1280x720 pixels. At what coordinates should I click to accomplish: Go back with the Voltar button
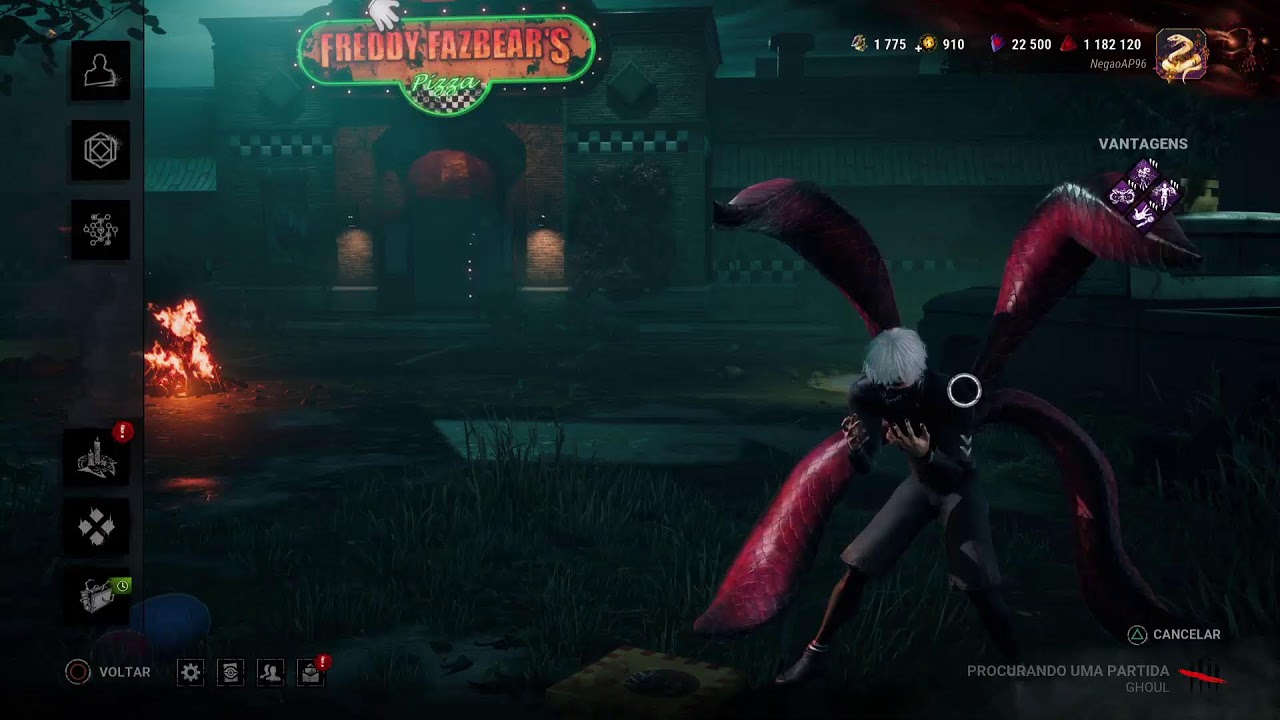click(x=108, y=672)
